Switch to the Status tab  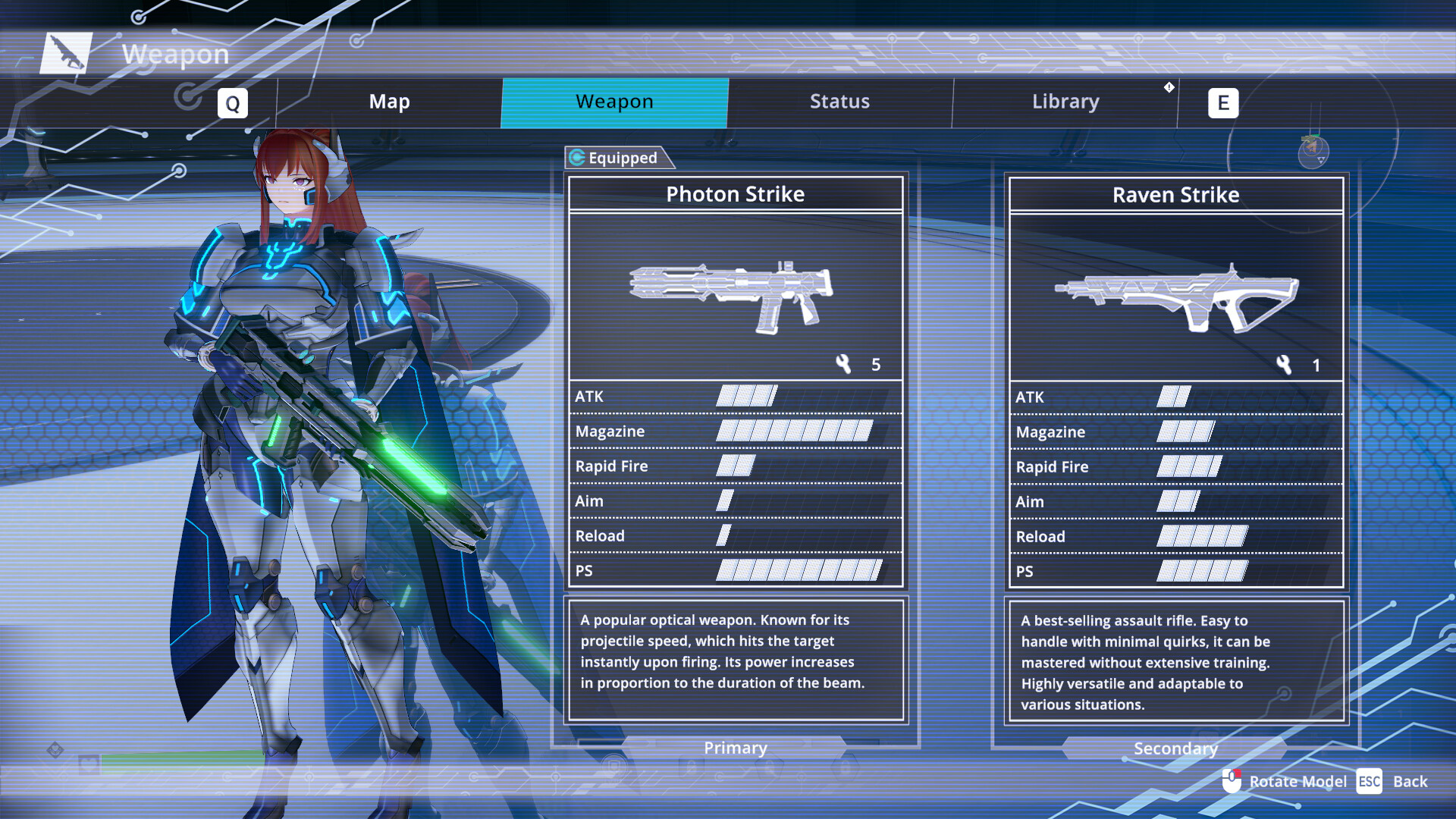point(839,101)
